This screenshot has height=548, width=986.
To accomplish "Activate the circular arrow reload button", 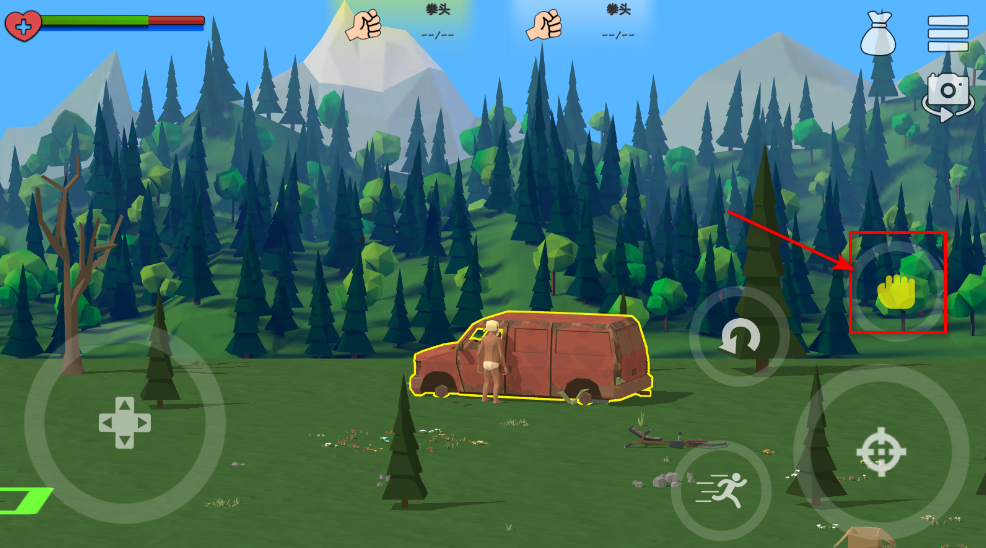I will pyautogui.click(x=740, y=338).
